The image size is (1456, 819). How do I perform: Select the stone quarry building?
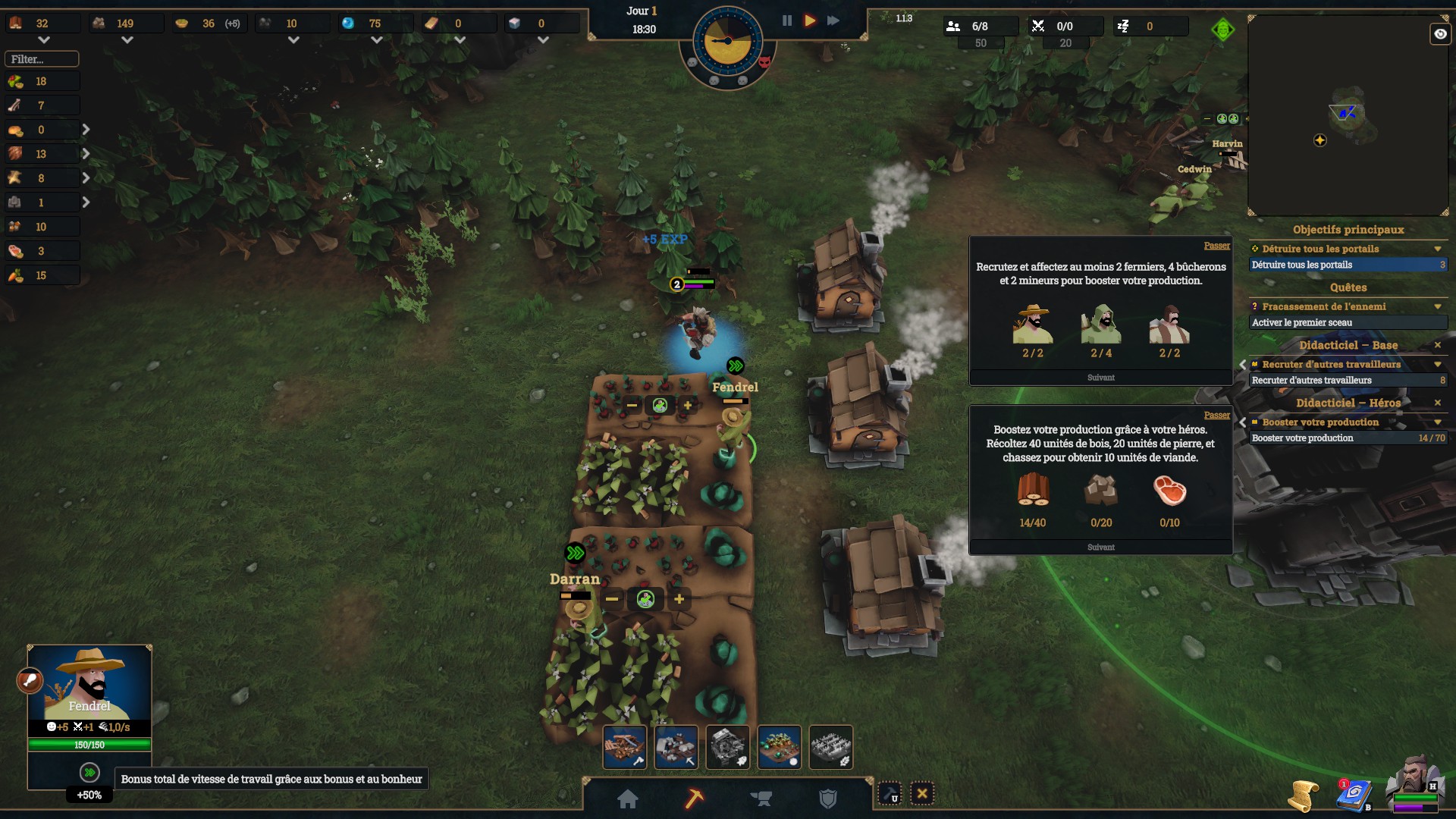(x=676, y=747)
